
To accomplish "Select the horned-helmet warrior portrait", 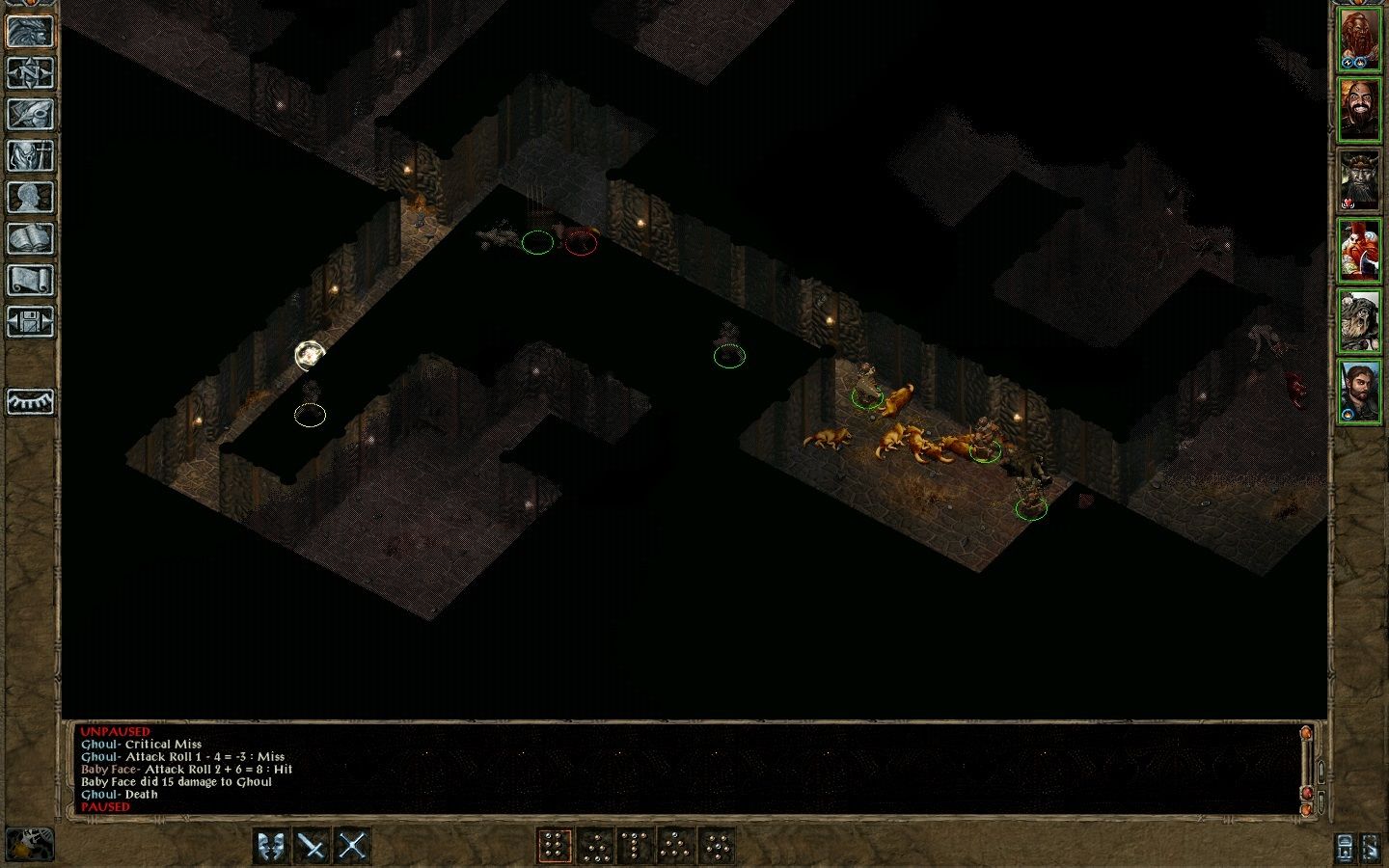I will 1360,181.
